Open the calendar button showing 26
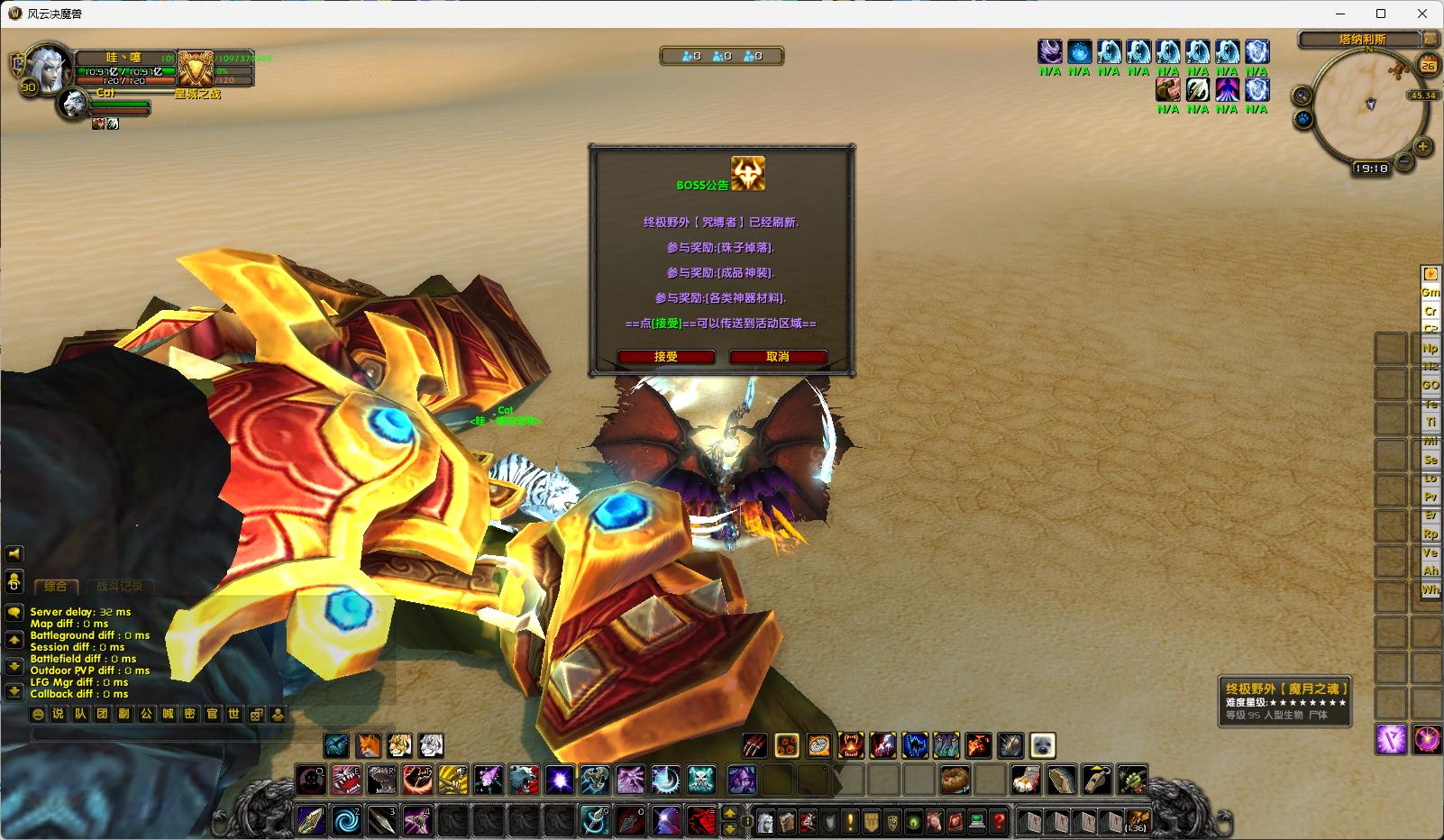The height and width of the screenshot is (840, 1444). 1428,65
